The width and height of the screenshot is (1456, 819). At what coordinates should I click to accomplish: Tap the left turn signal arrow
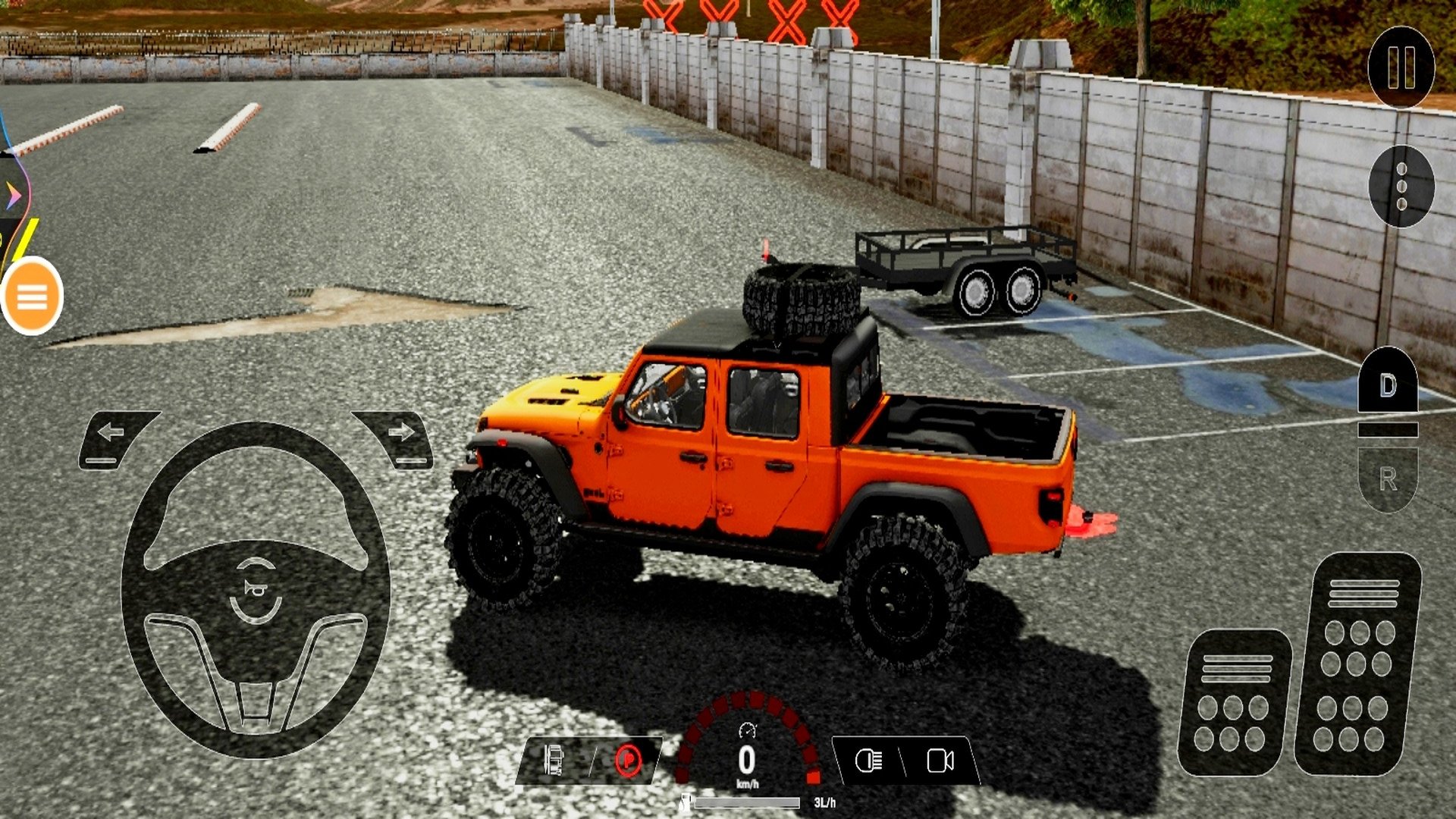point(112,436)
